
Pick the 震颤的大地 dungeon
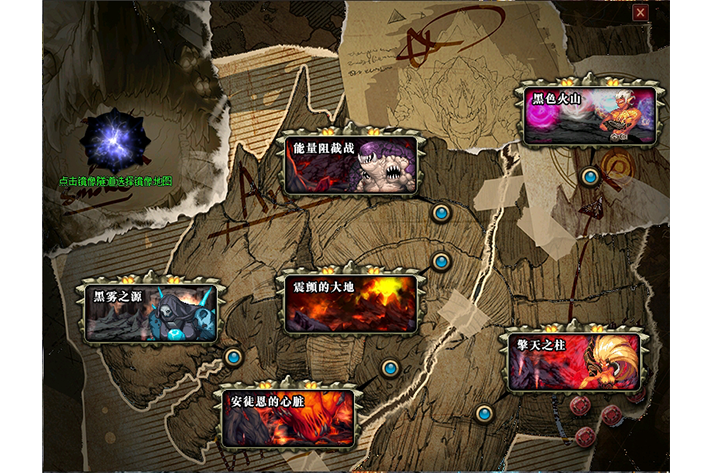click(349, 302)
